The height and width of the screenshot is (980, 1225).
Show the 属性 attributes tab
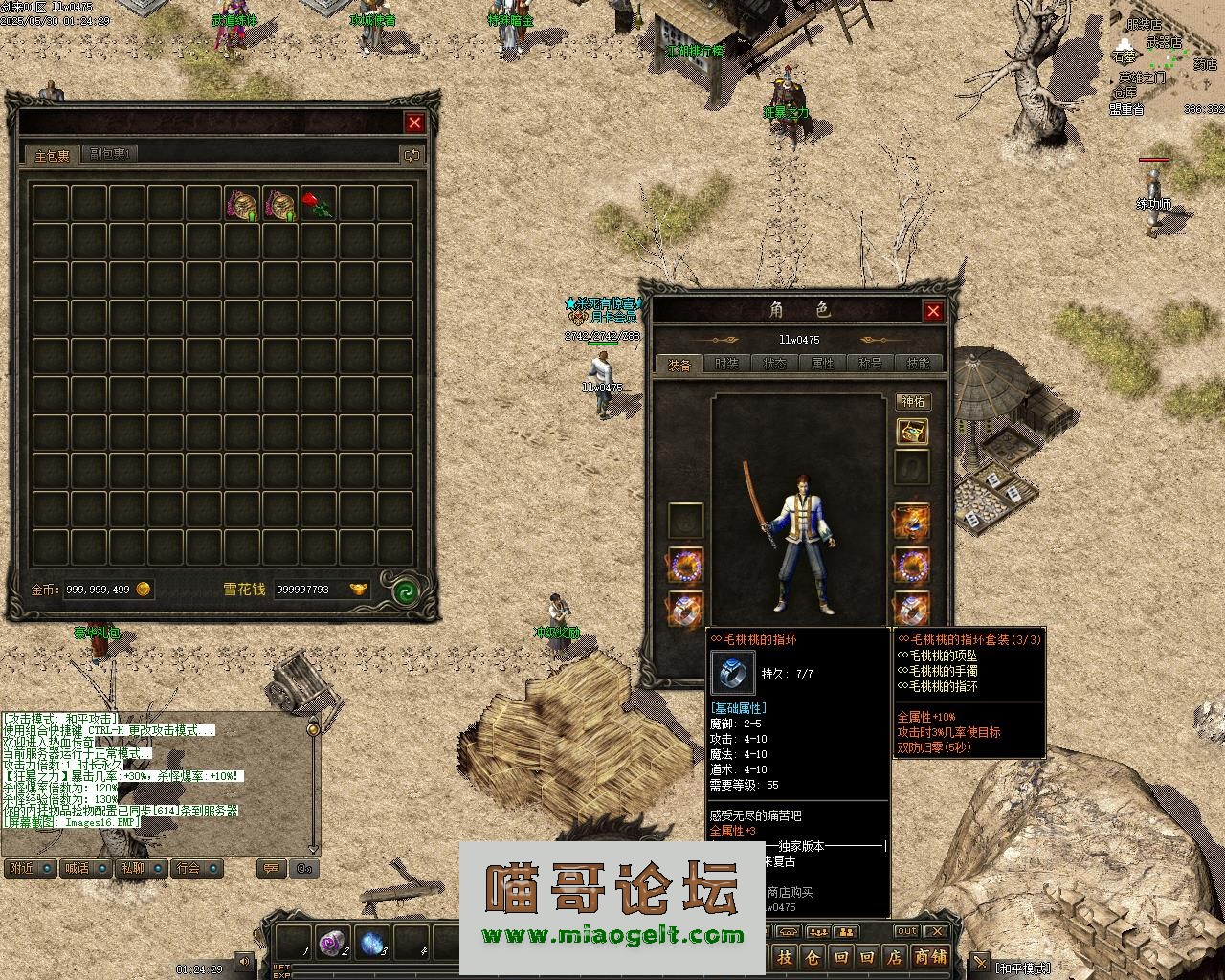[x=823, y=364]
